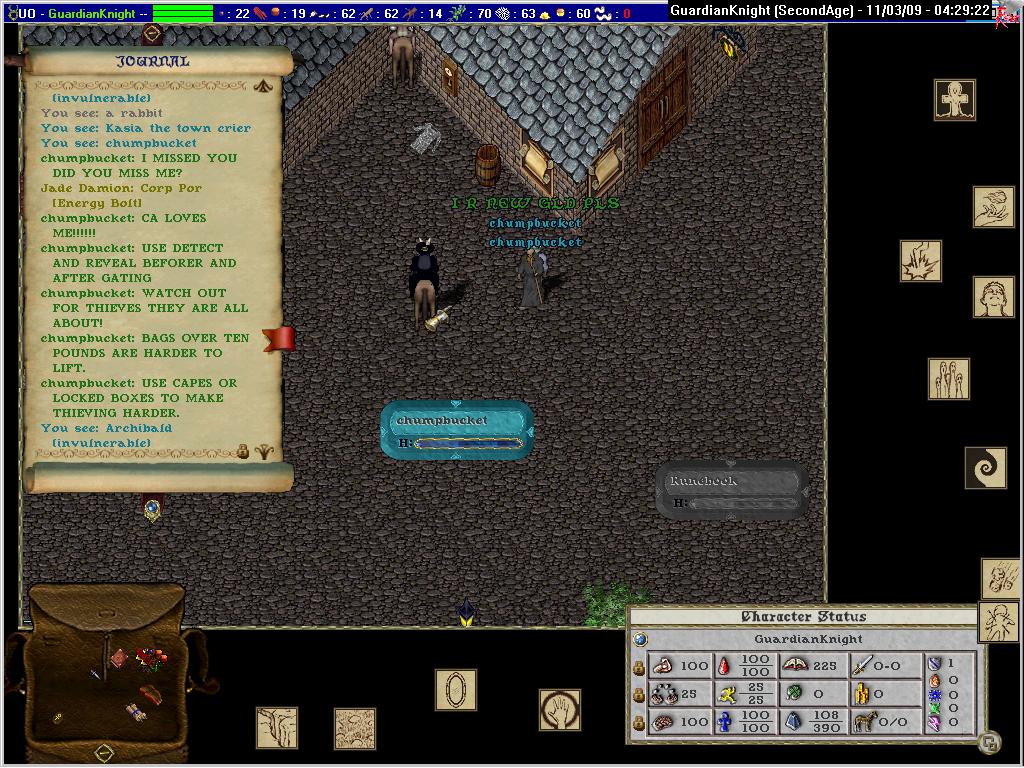The width and height of the screenshot is (1024, 768).
Task: Pick the red spellbook in the backpack
Action: click(x=119, y=657)
